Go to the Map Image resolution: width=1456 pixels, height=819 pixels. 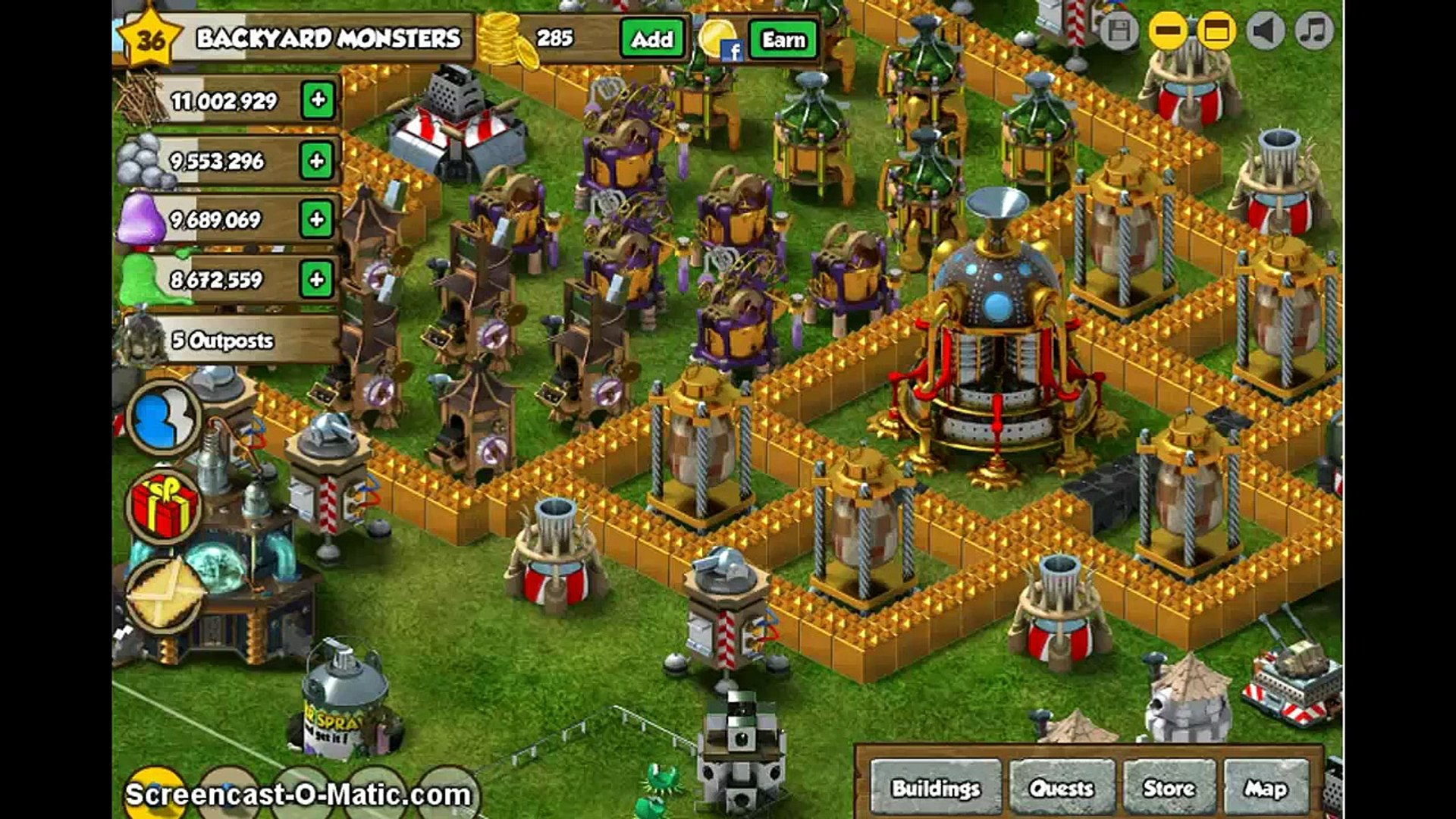click(1266, 789)
